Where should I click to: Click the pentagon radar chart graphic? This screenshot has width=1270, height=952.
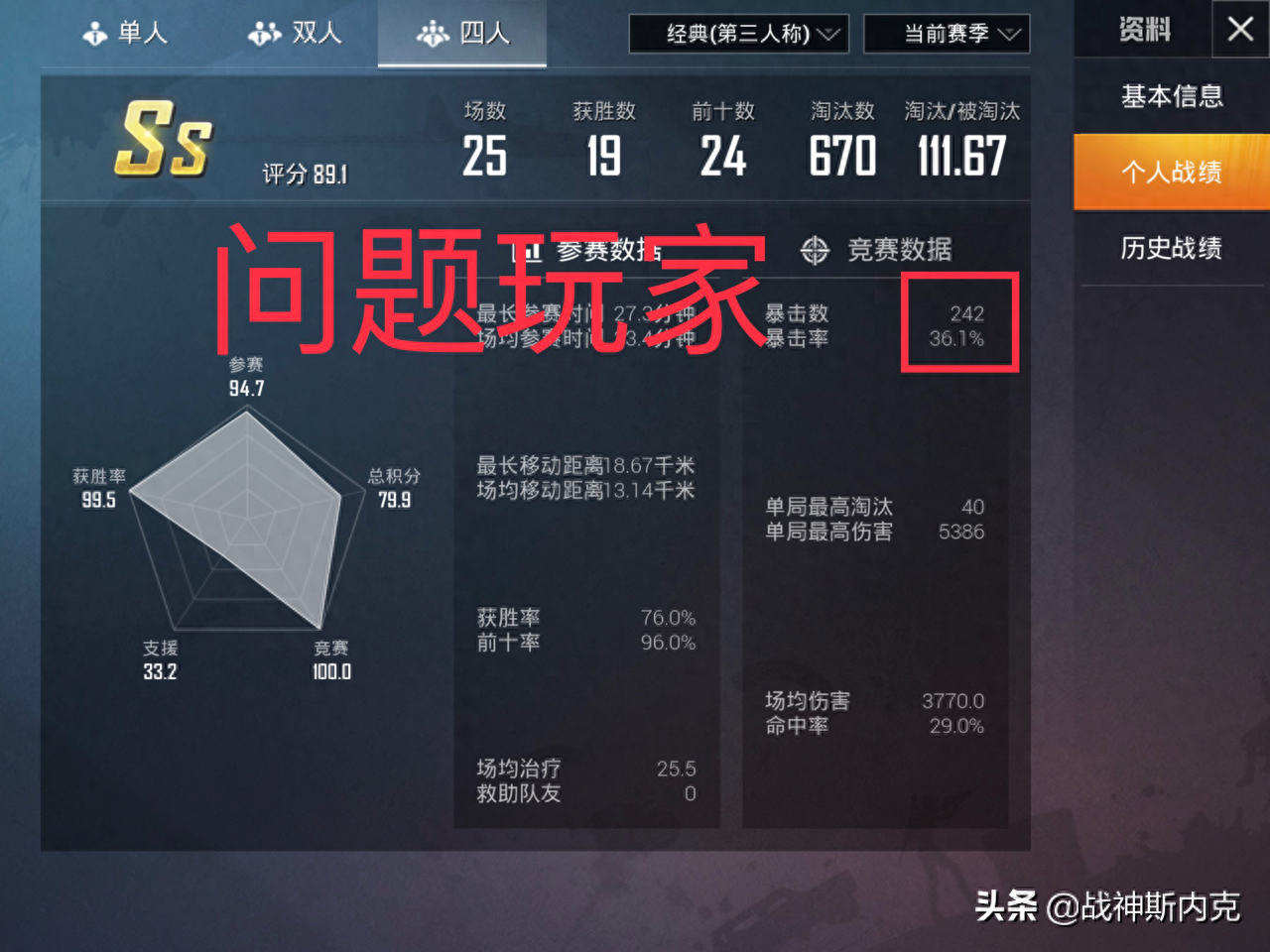(248, 526)
